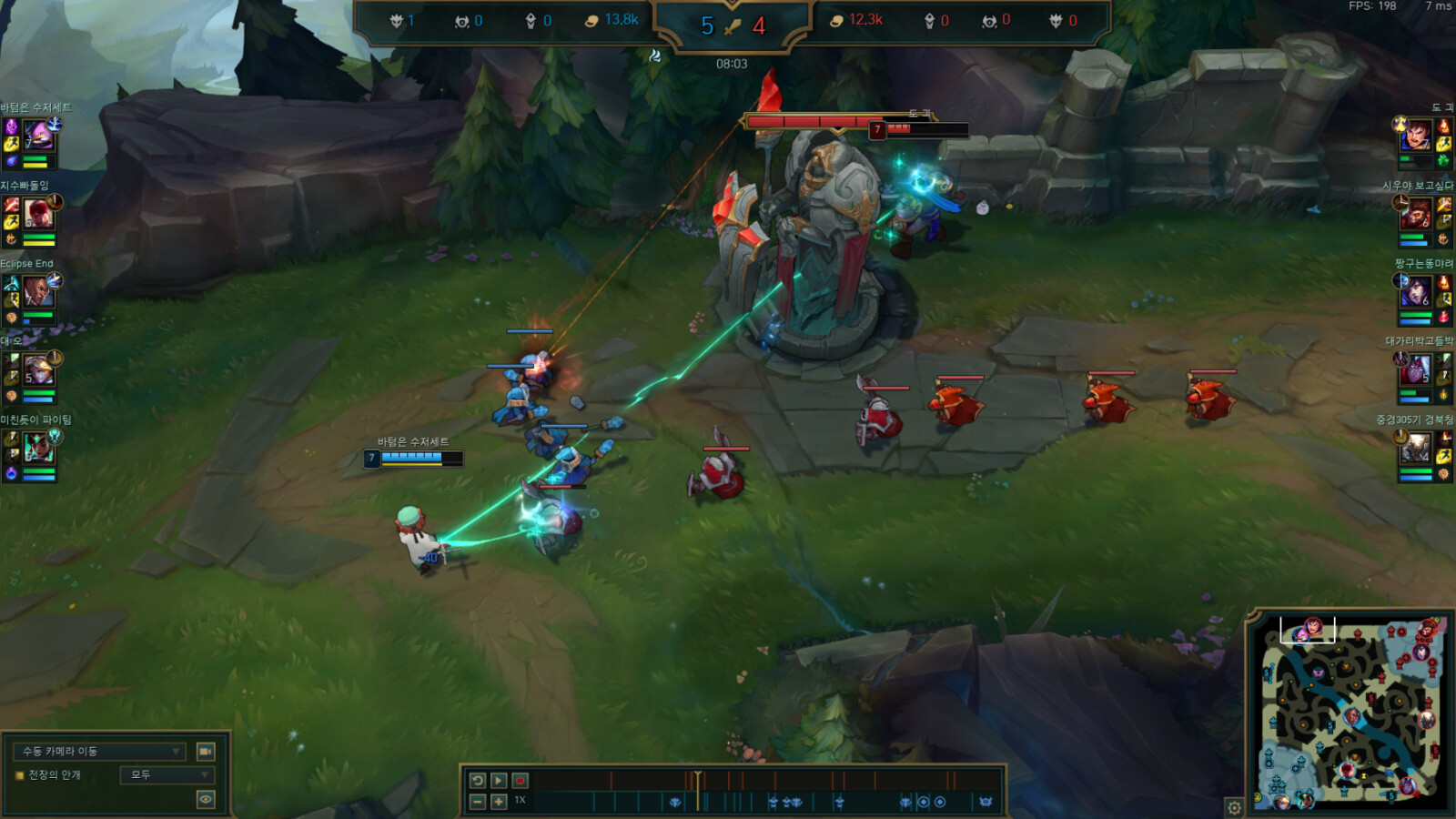Toggle the eye icon interface visibility button

206,799
